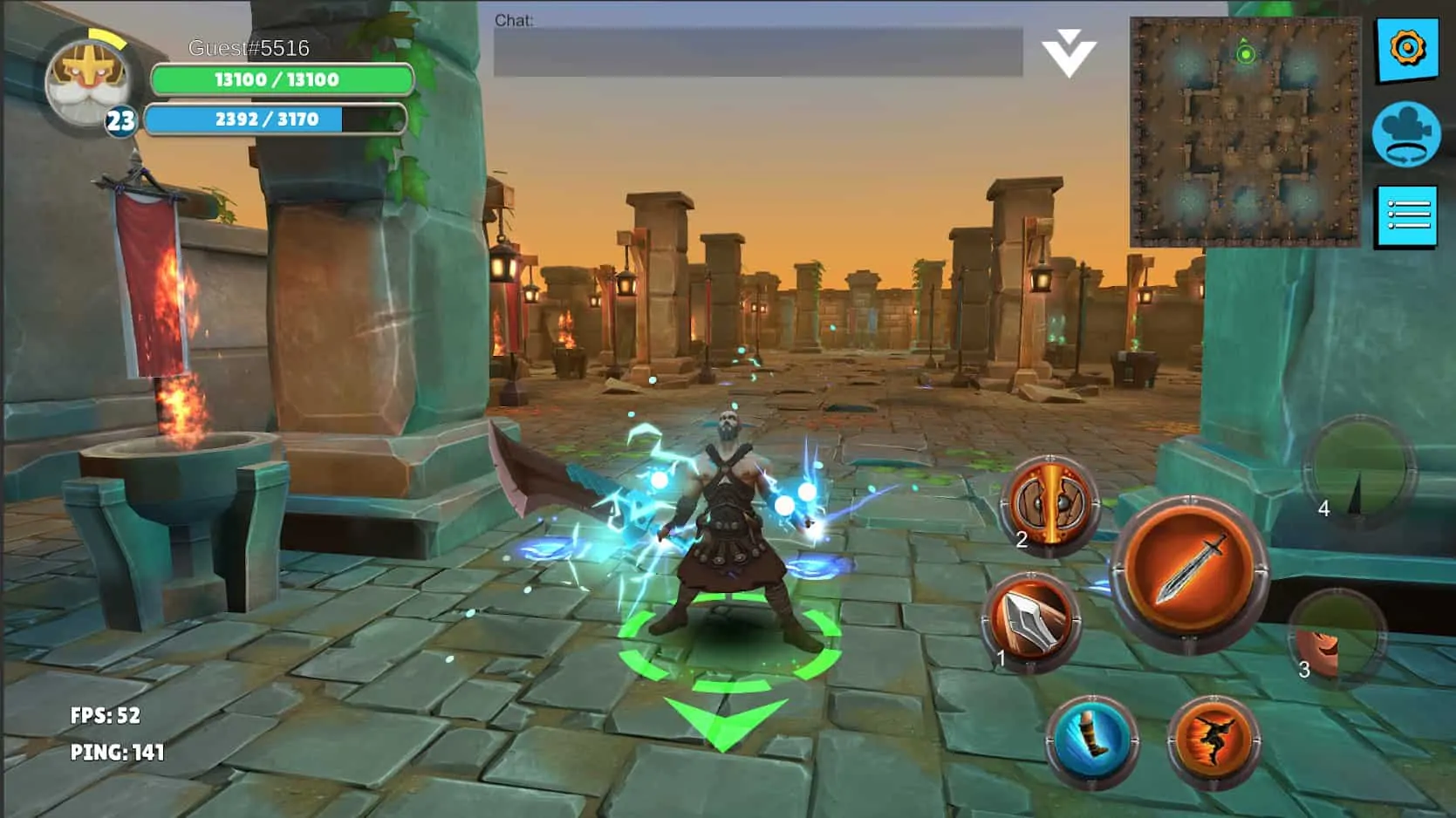Open settings with the orange gear button

(x=1406, y=49)
